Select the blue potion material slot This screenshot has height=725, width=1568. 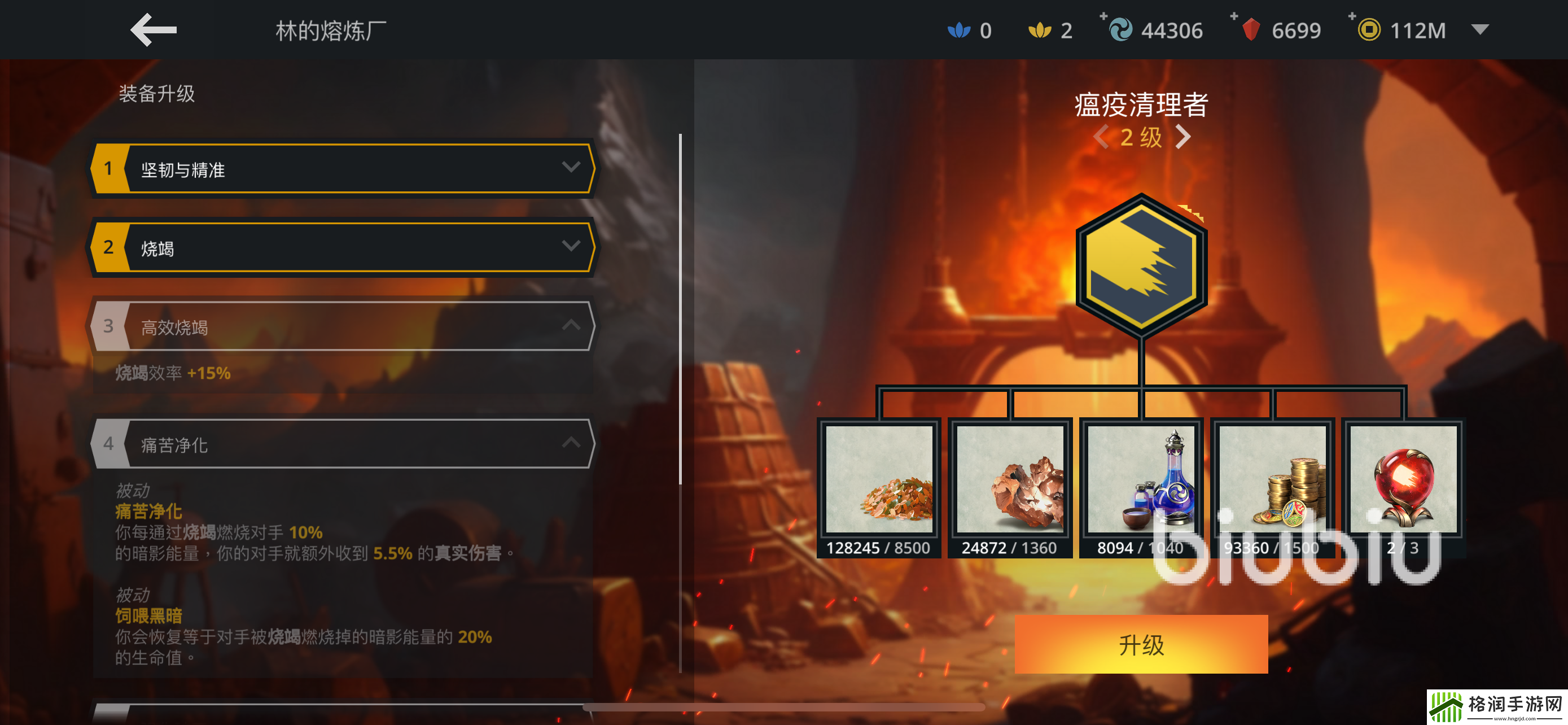1141,480
